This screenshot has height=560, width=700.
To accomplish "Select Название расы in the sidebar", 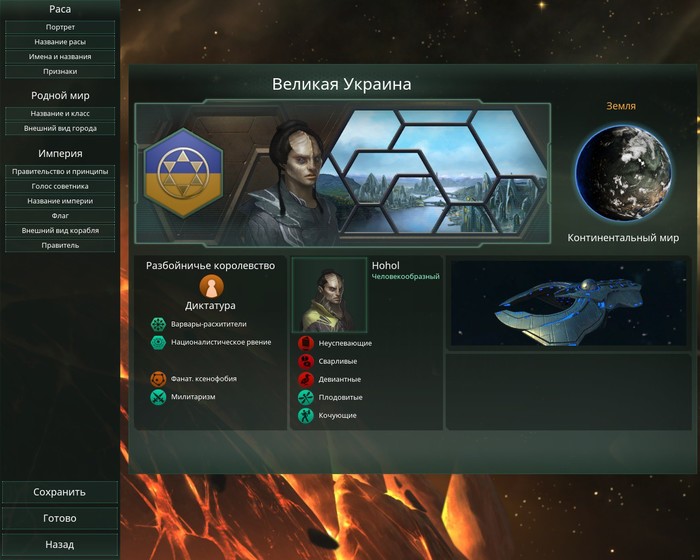I will [60, 42].
